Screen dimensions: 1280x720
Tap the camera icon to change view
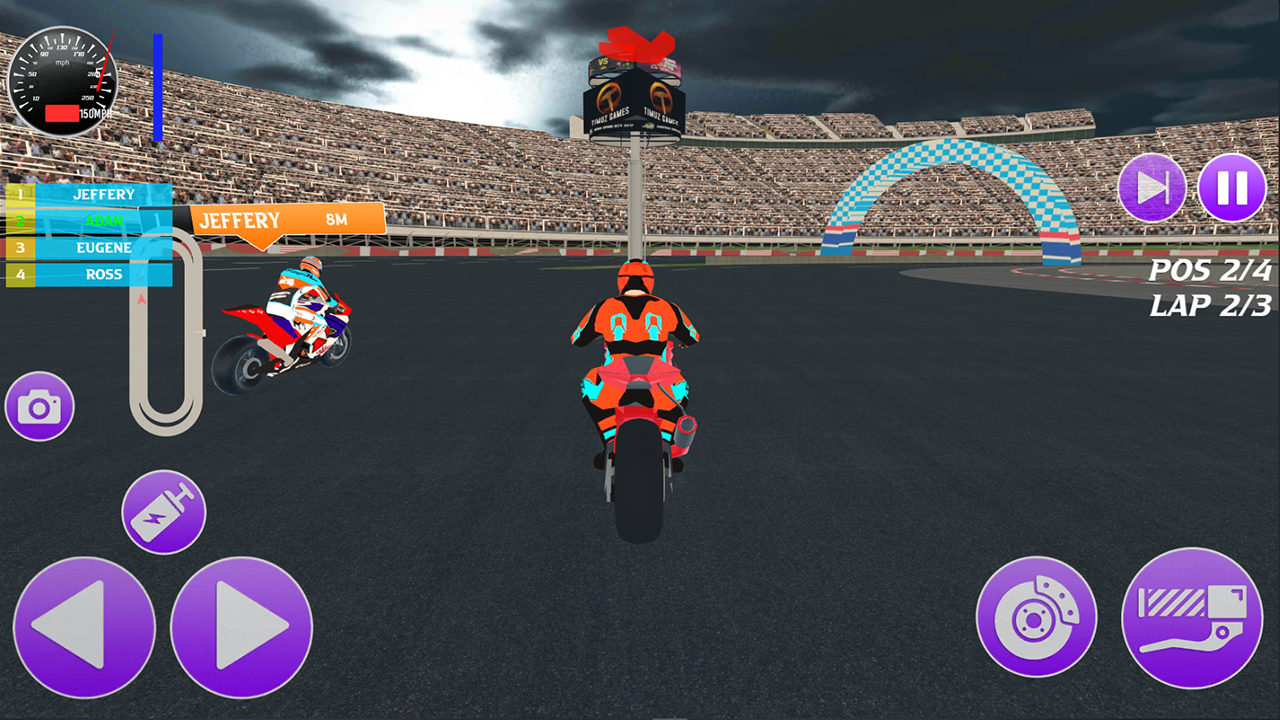click(40, 406)
